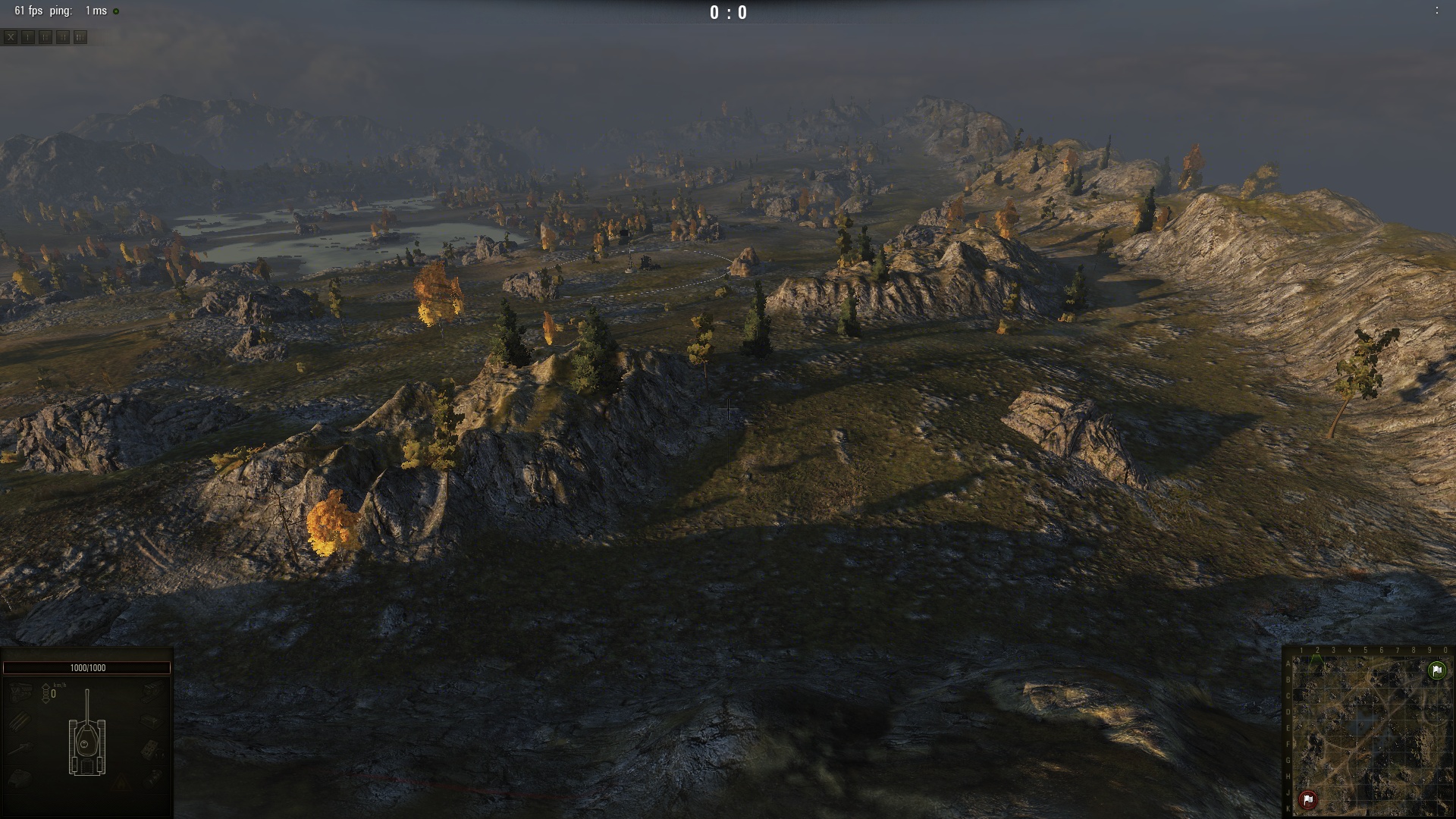Switch player panel to single dotted column mode
1456x819 pixels.
coord(28,37)
